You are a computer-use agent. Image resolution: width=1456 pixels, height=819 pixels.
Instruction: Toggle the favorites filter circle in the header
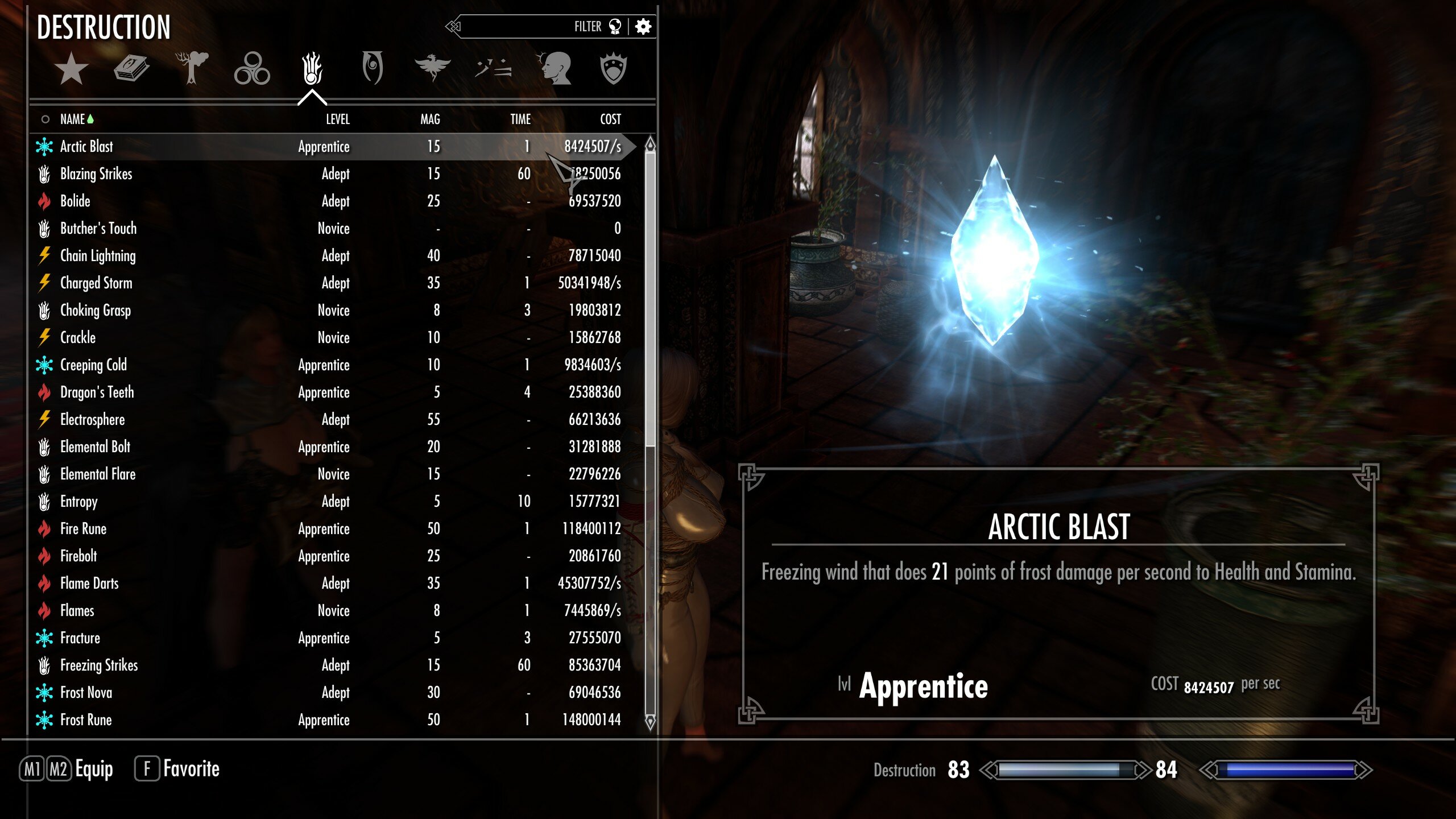point(45,119)
